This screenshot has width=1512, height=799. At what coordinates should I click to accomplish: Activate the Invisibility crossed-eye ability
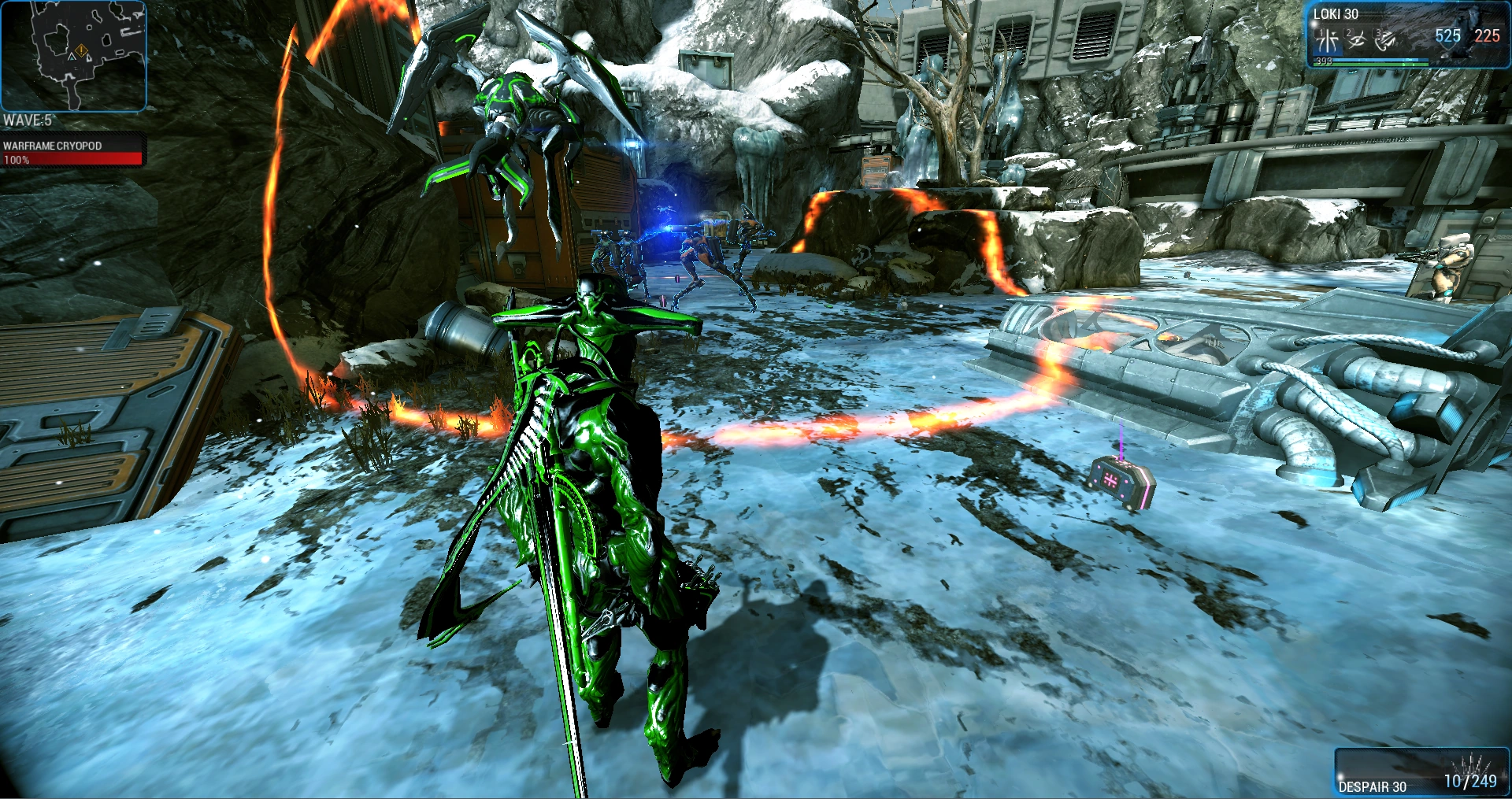pos(1356,39)
